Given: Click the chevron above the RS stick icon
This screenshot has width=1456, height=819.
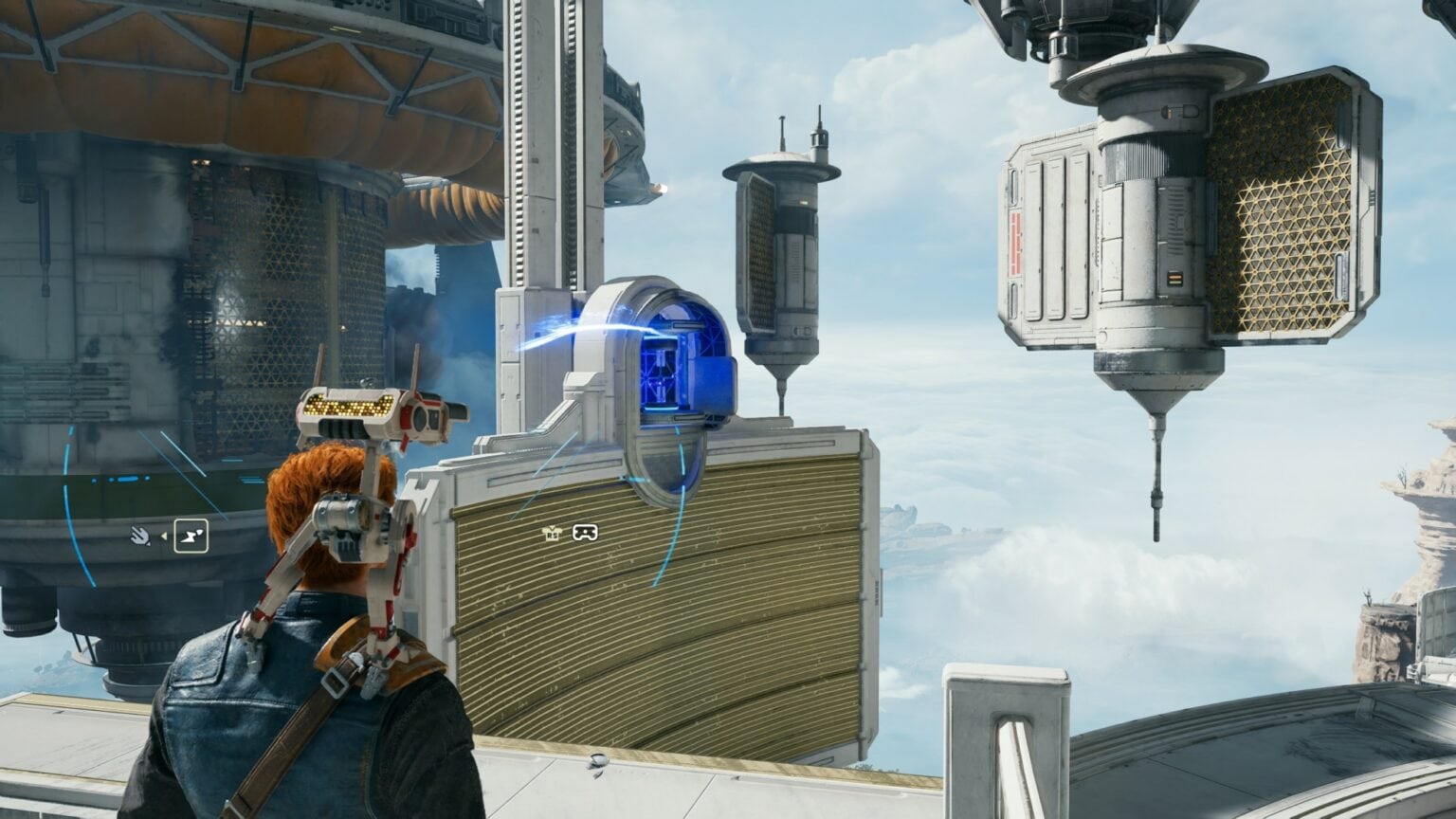Looking at the screenshot, I should tap(552, 527).
